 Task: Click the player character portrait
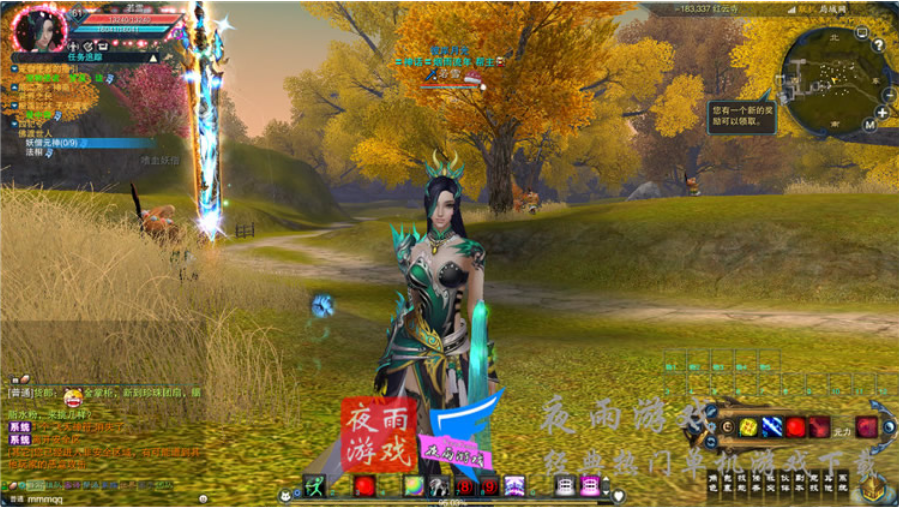(40, 28)
